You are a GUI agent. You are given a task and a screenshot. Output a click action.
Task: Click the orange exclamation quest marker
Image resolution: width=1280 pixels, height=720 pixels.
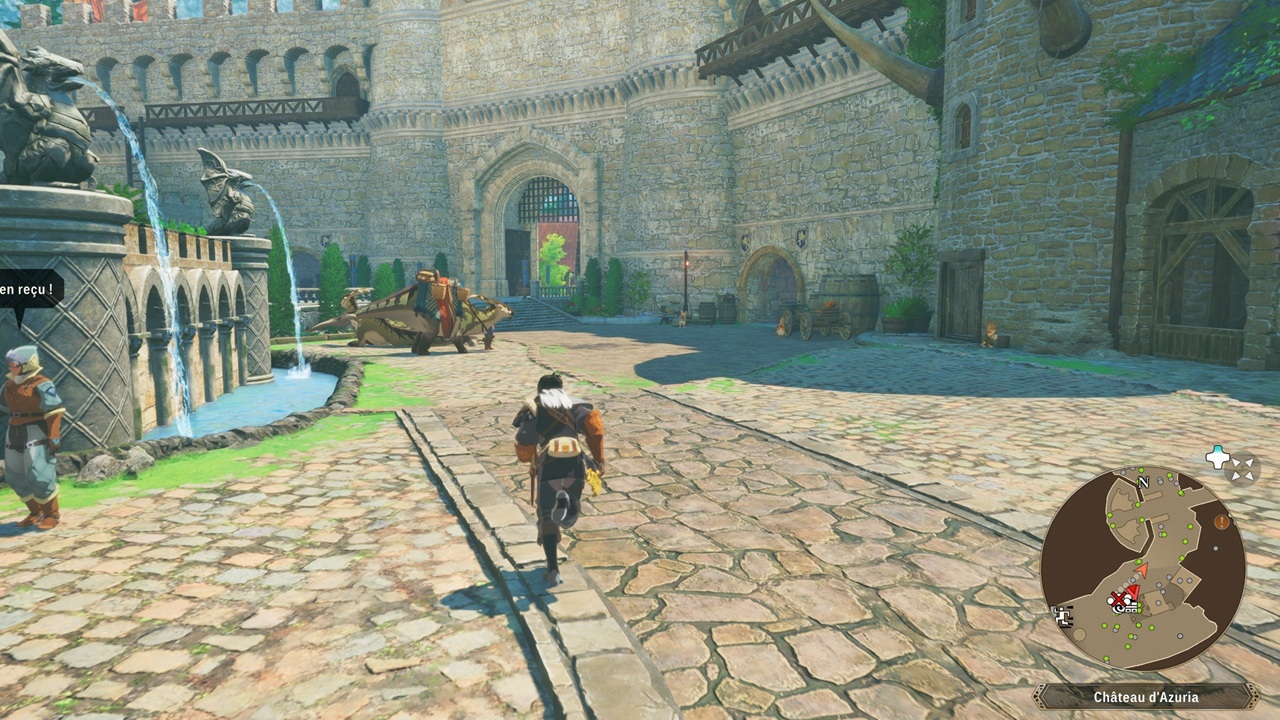[x=1221, y=521]
